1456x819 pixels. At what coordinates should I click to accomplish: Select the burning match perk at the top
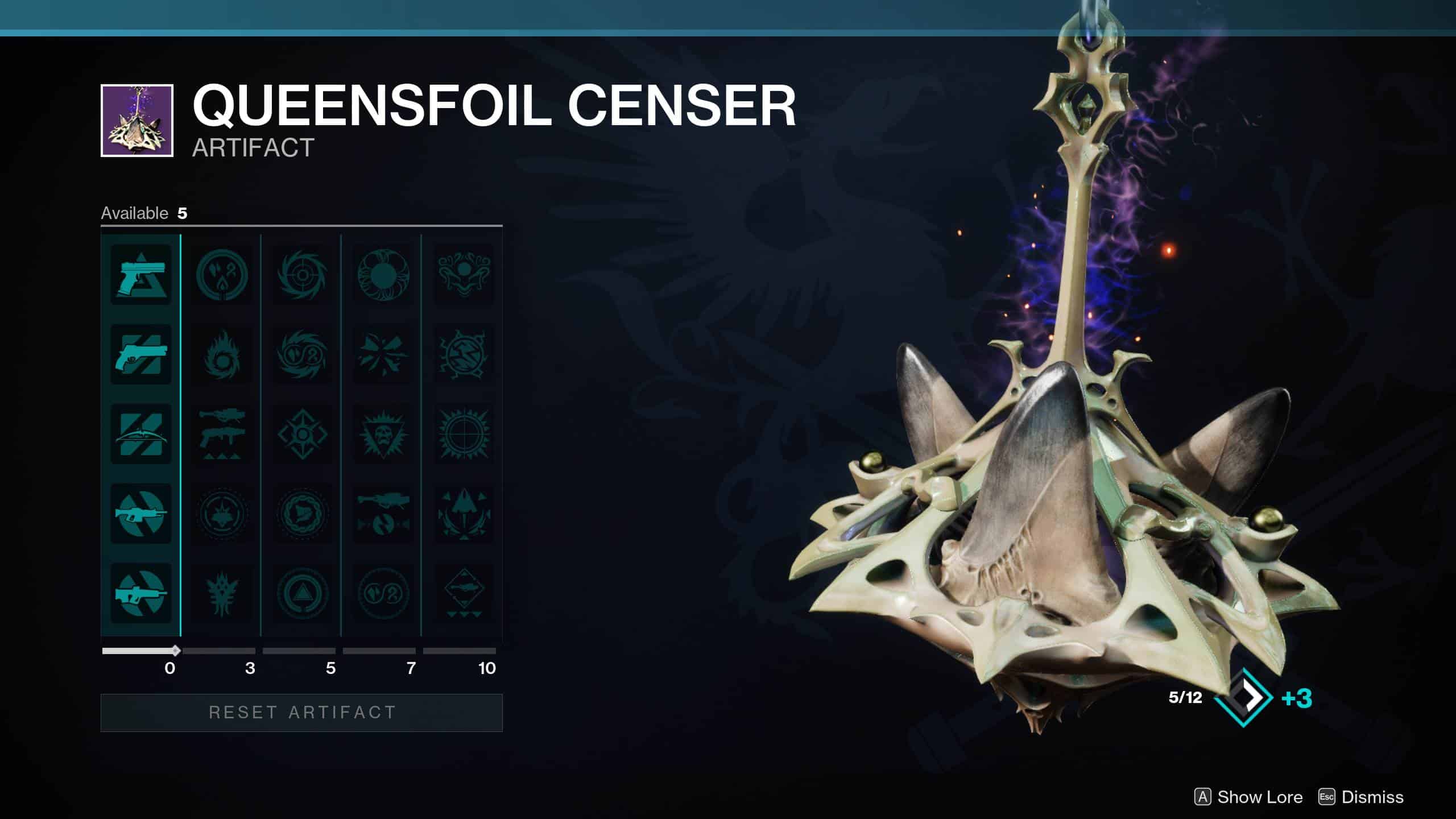click(x=223, y=274)
